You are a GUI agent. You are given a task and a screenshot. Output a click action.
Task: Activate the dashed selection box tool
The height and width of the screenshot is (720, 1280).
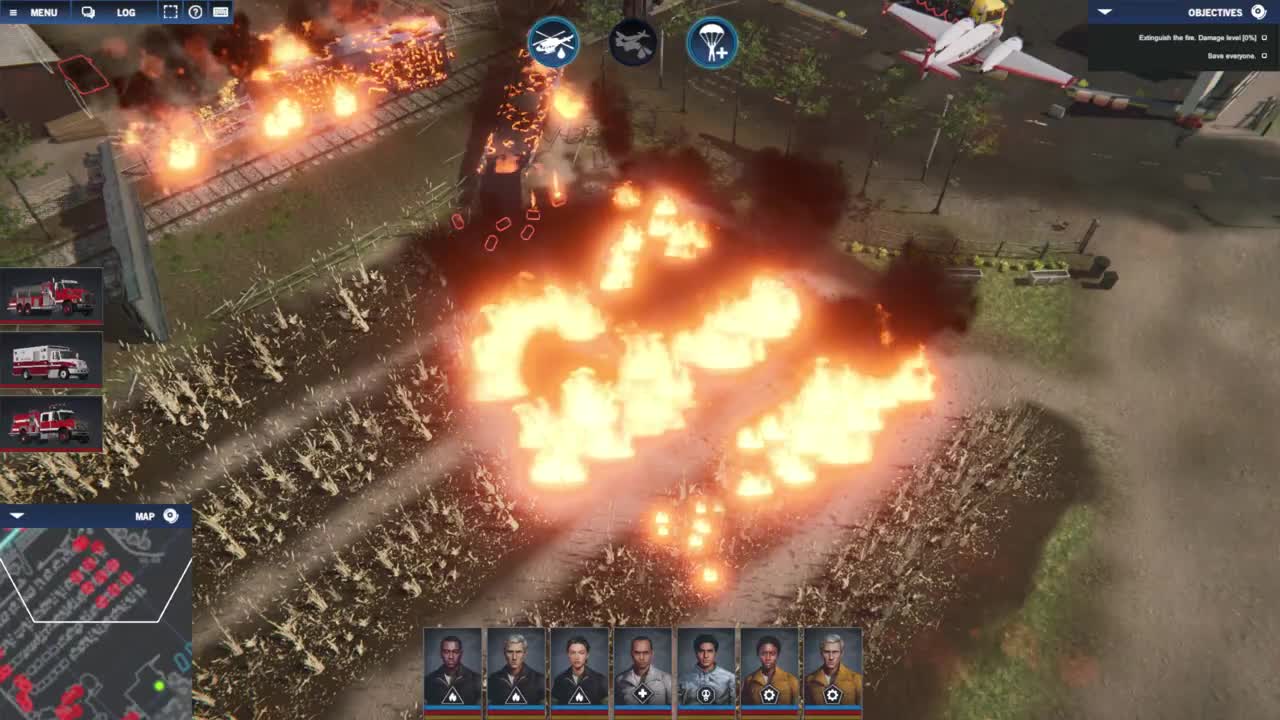coord(170,13)
